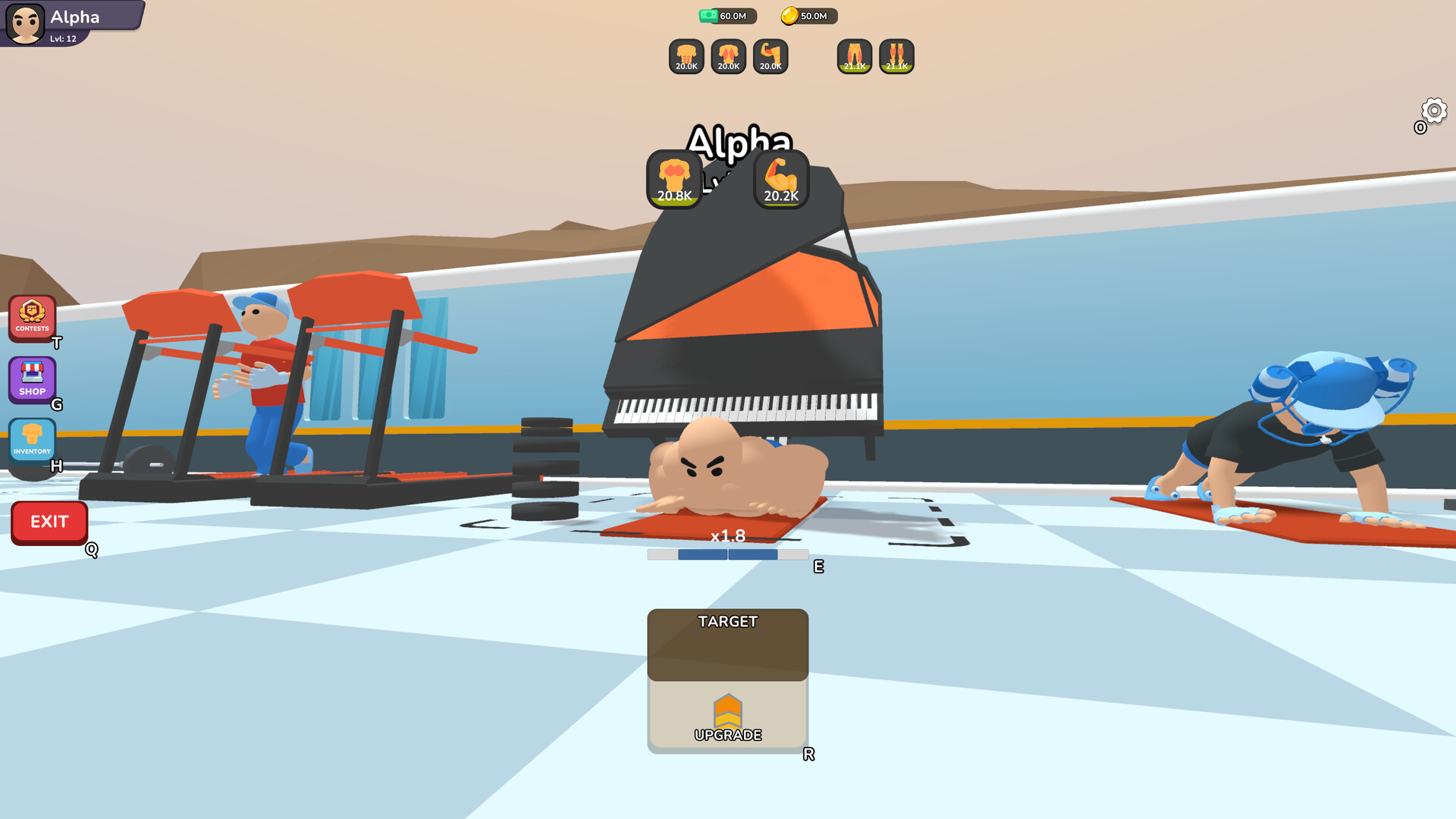Click the arm strength badge showing 20.2K

point(780,180)
